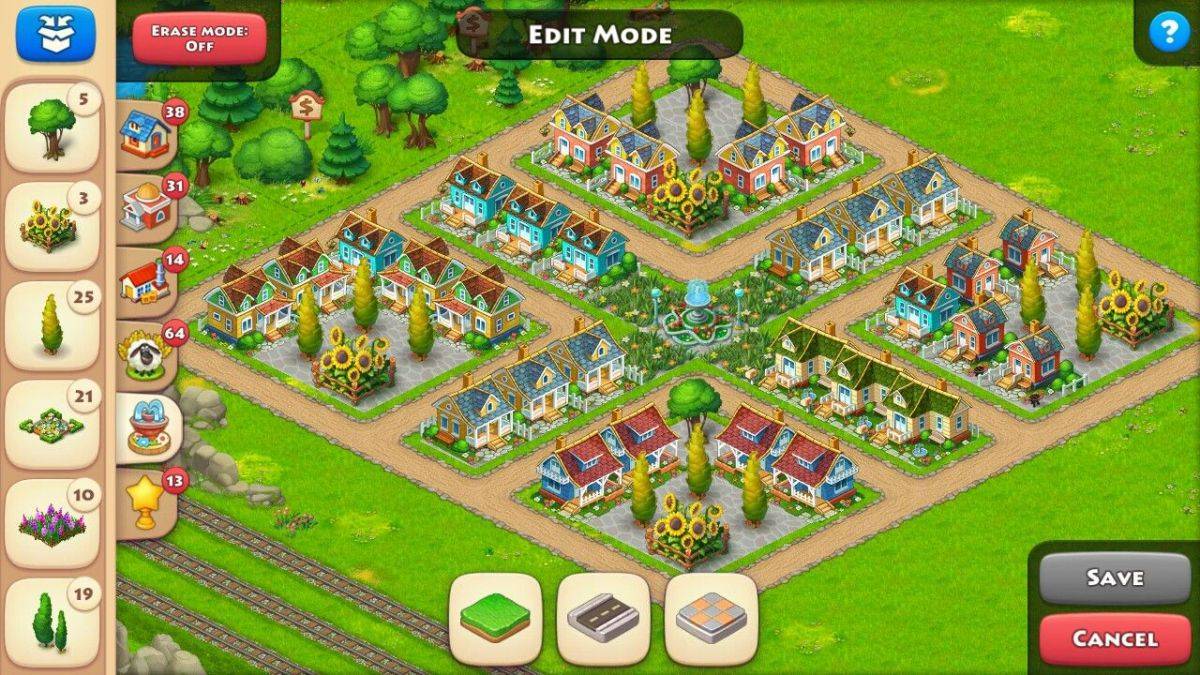This screenshot has width=1200, height=675.
Task: Switch to the gold star trophy tab
Action: pos(147,502)
